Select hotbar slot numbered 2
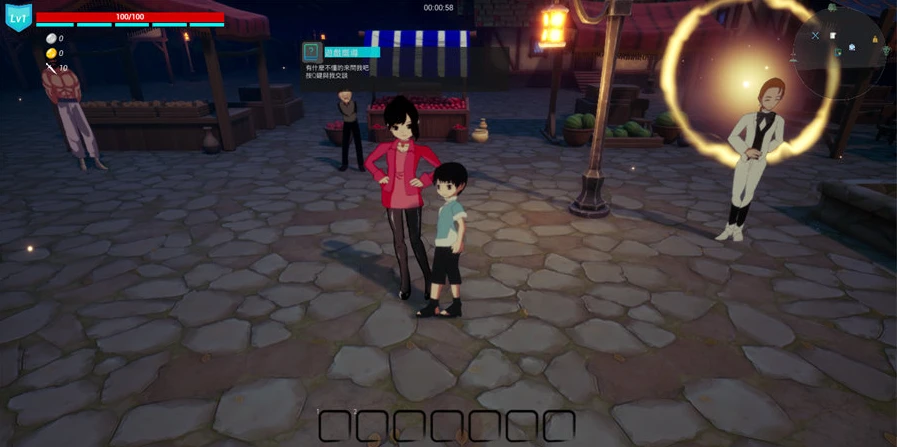 [372, 426]
